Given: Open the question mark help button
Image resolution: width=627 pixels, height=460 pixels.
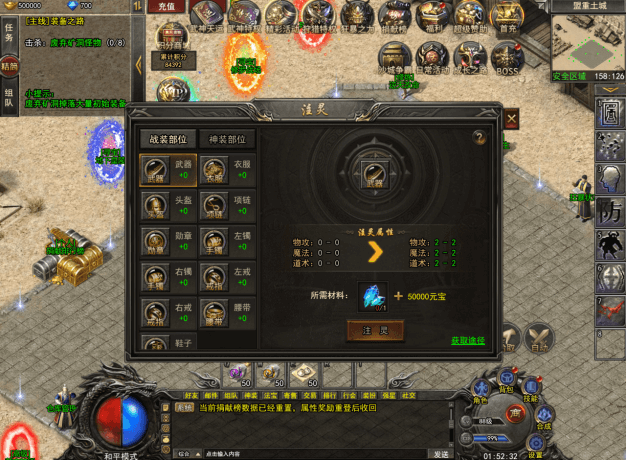Looking at the screenshot, I should point(479,137).
